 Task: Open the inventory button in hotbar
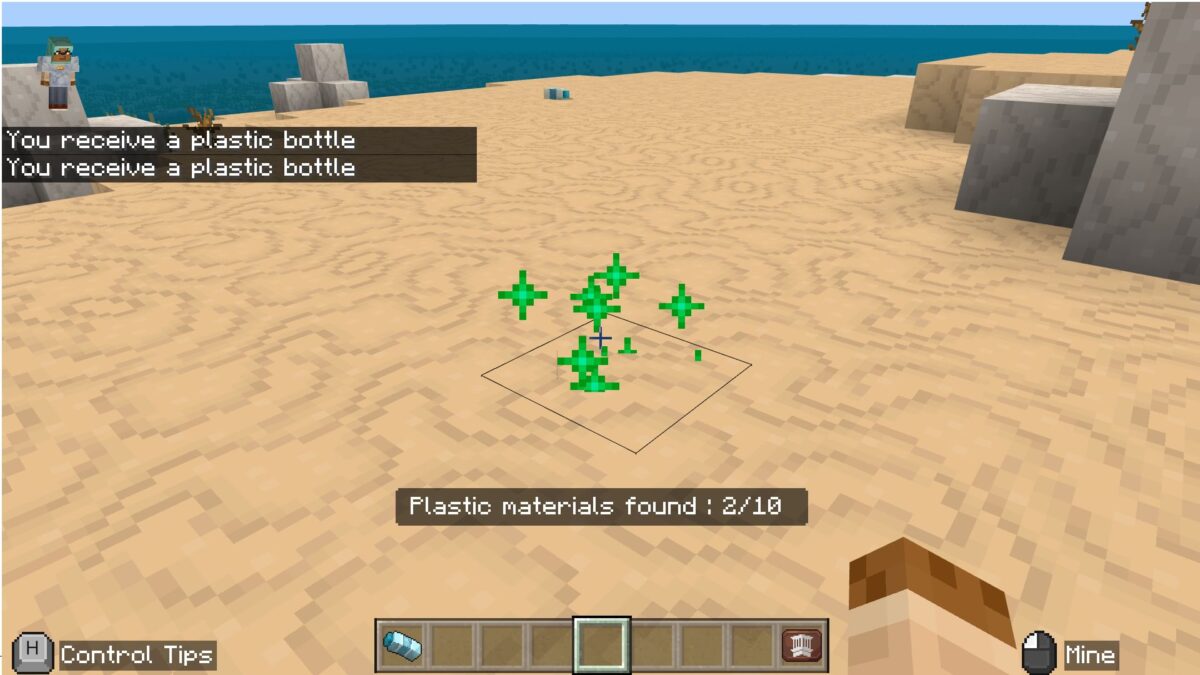tap(802, 645)
